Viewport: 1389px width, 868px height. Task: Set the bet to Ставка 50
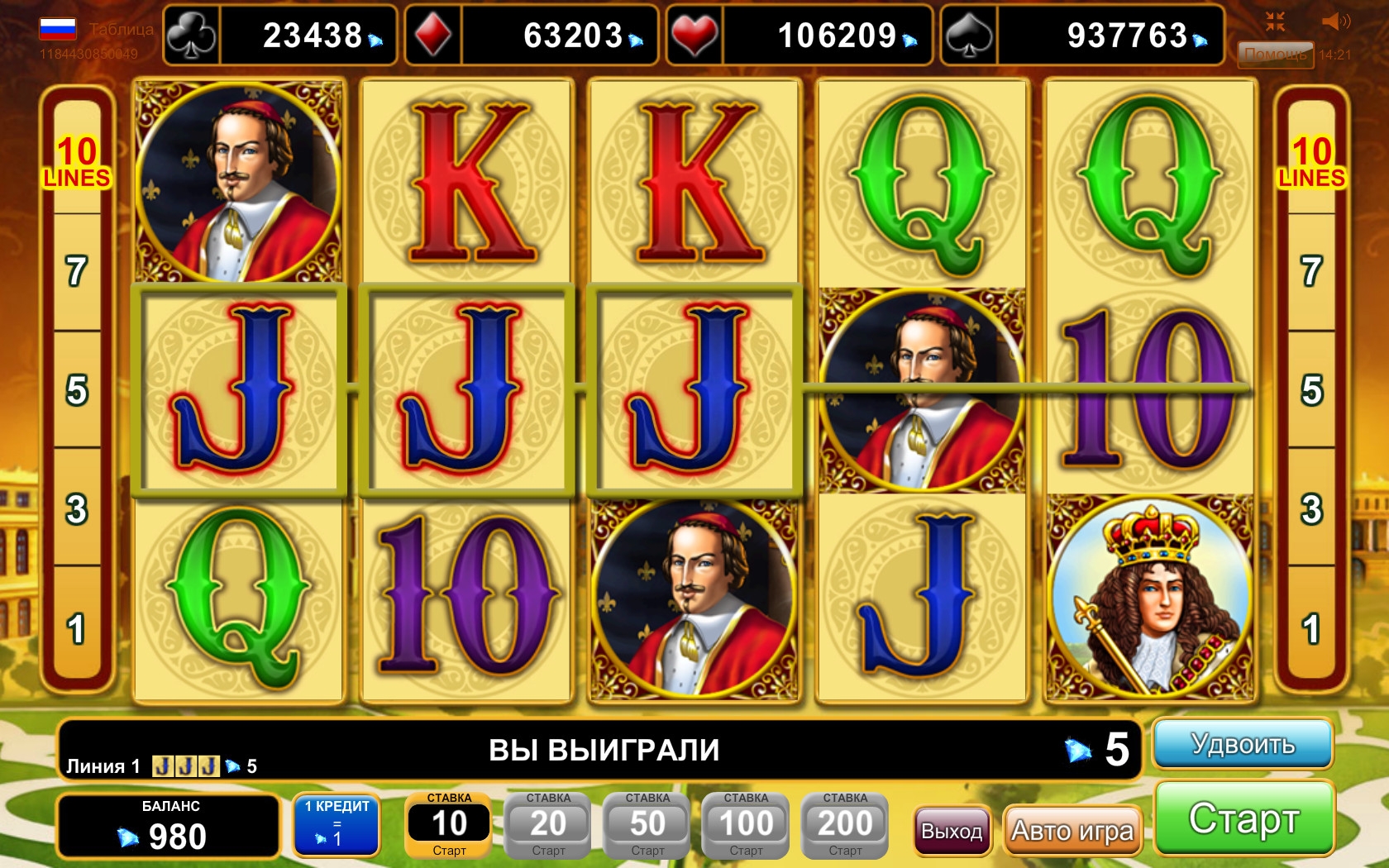[x=647, y=824]
